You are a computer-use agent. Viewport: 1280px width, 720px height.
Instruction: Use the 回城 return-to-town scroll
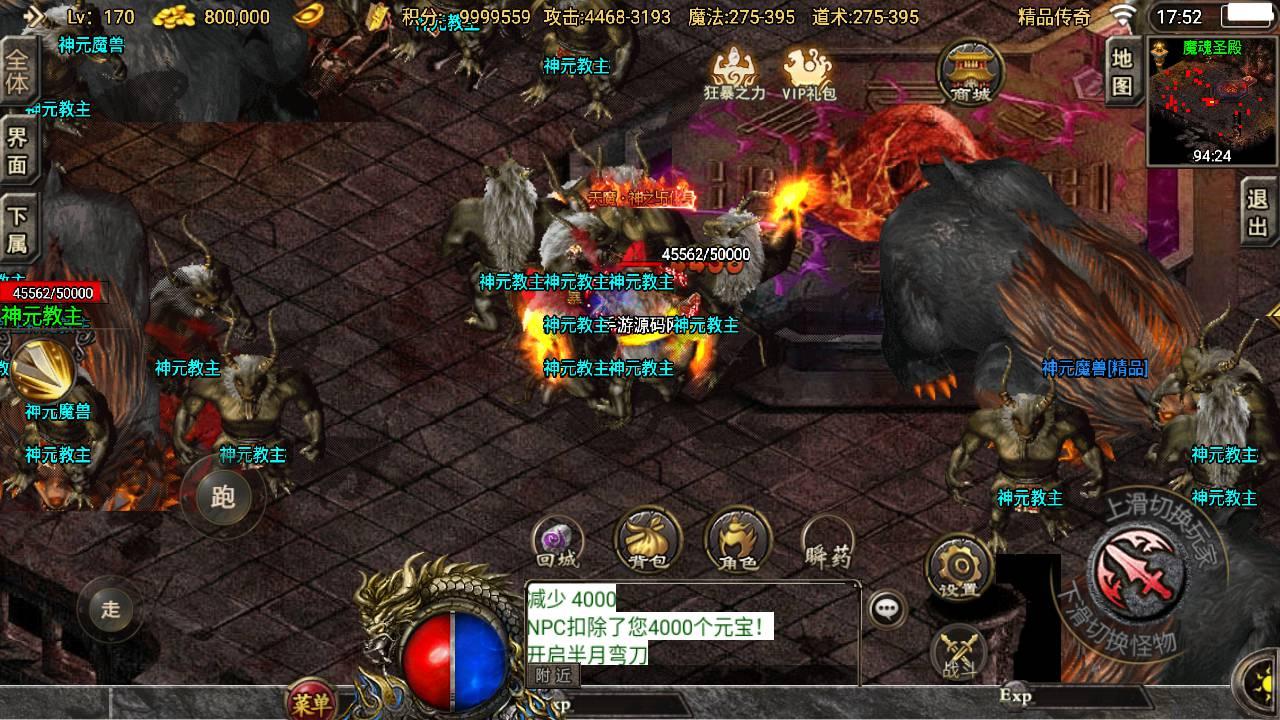pyautogui.click(x=557, y=543)
